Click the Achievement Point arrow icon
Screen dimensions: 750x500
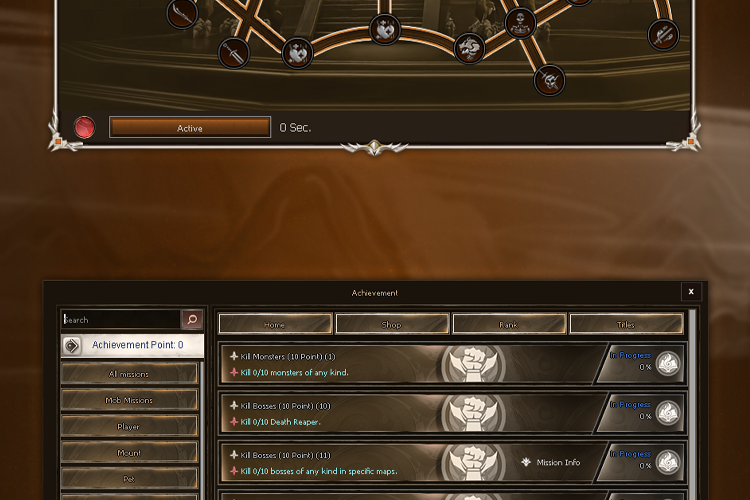[x=73, y=346]
